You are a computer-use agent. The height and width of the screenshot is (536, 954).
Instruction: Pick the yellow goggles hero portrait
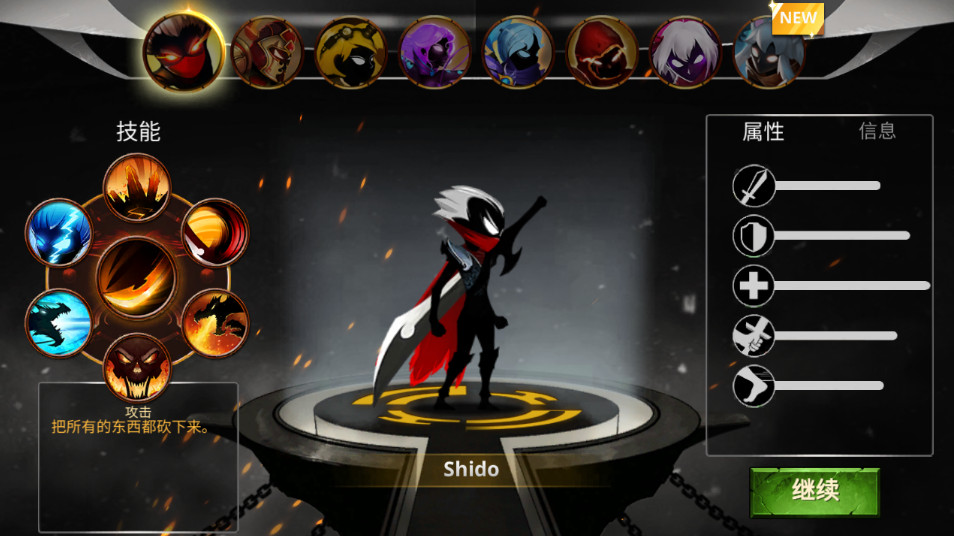coord(351,51)
